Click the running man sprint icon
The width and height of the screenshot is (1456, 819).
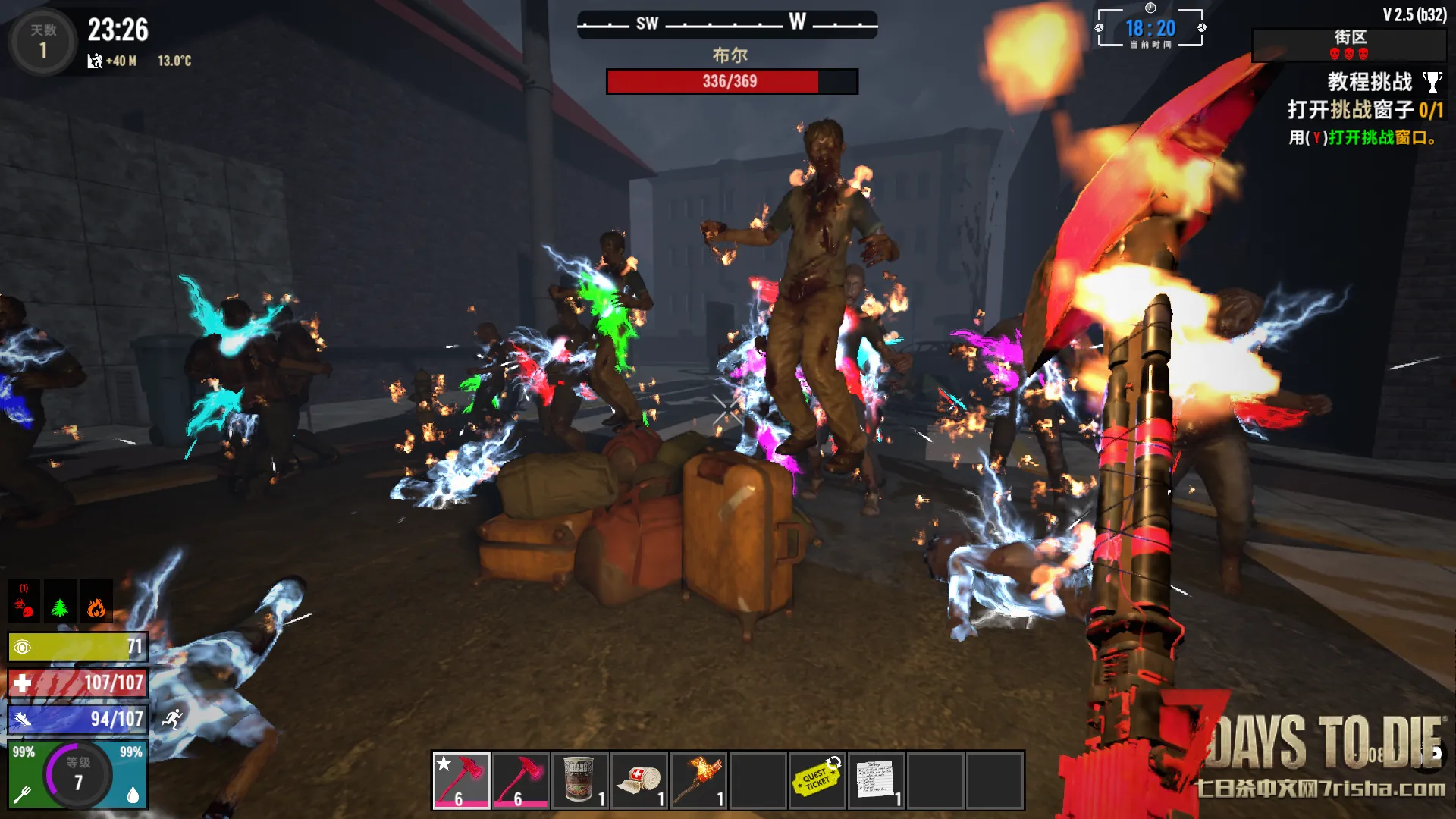(x=173, y=719)
